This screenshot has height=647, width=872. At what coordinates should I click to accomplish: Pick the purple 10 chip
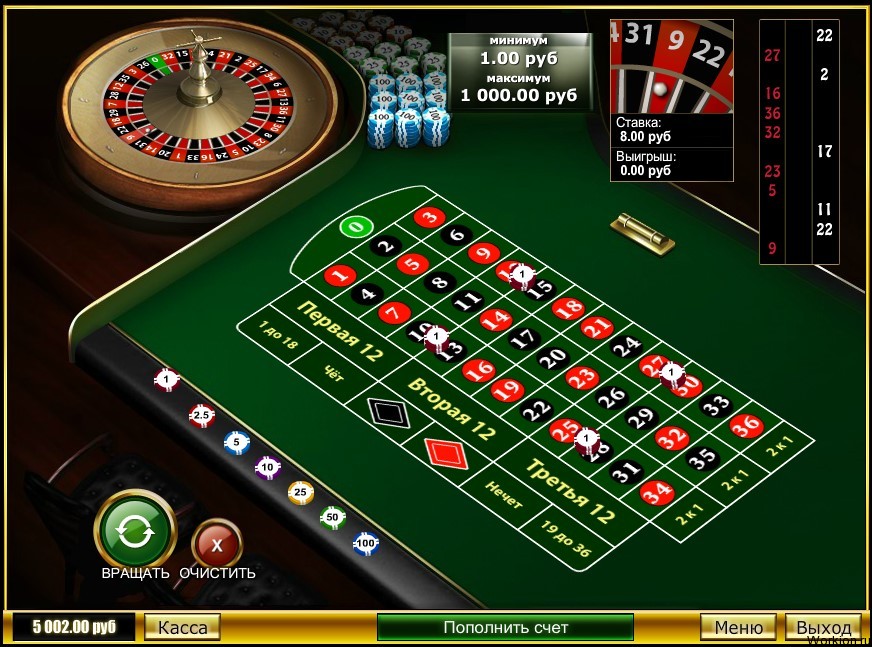(x=267, y=467)
